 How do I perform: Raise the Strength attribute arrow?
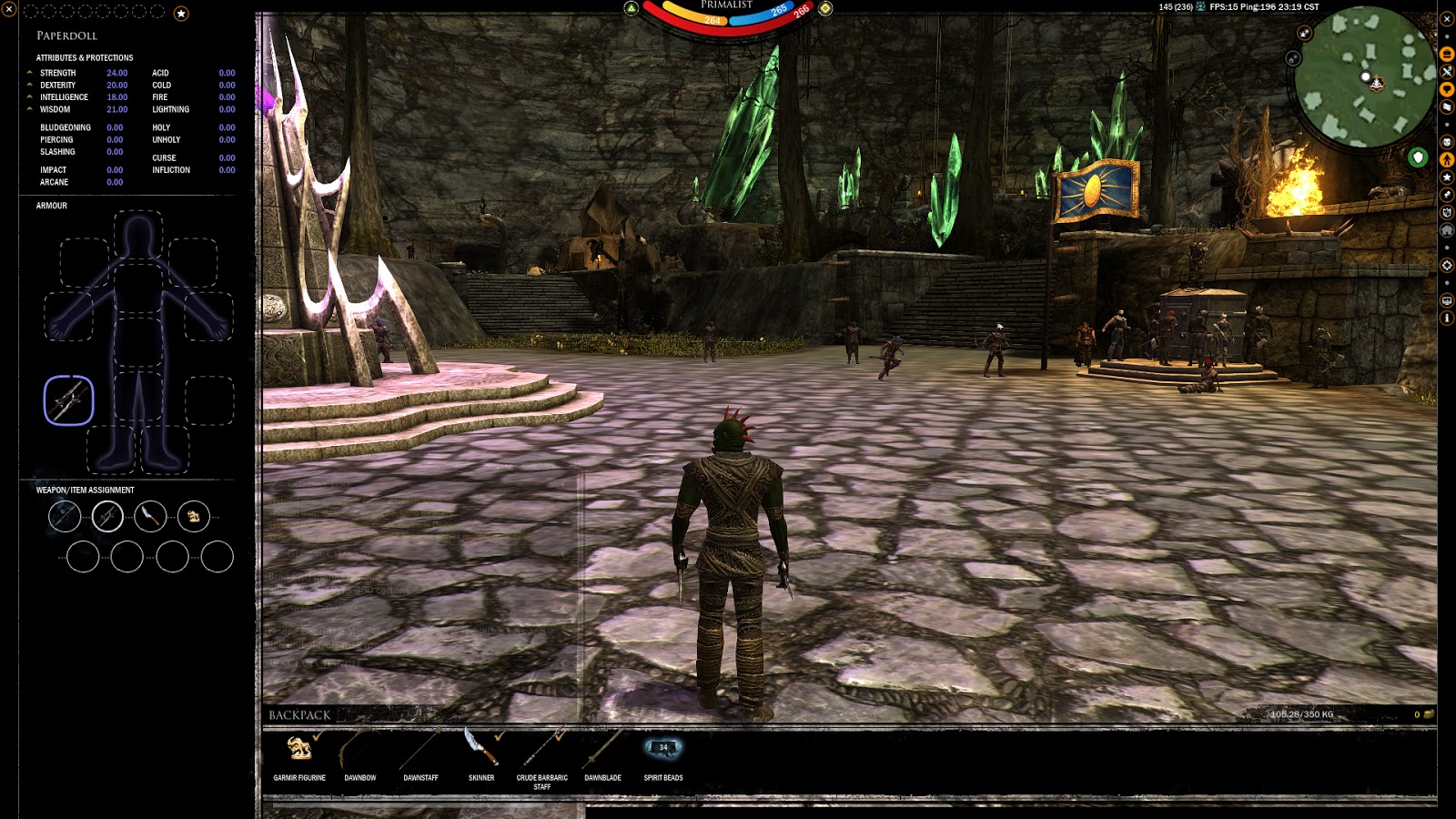pos(30,73)
